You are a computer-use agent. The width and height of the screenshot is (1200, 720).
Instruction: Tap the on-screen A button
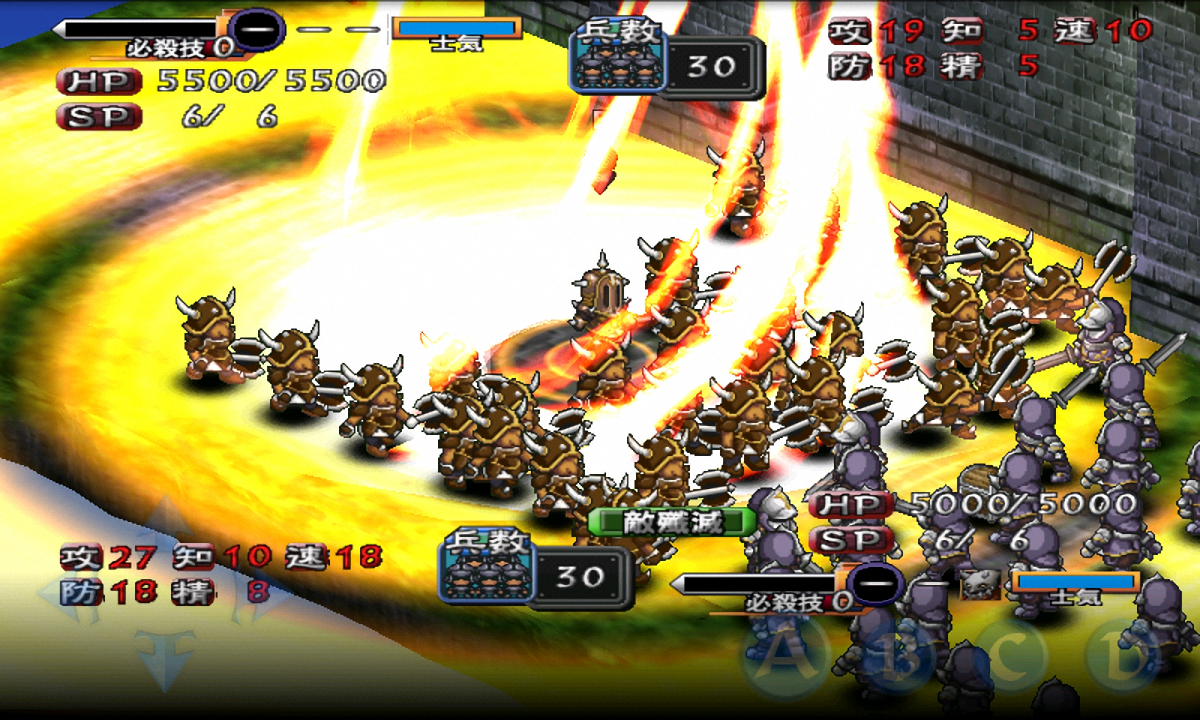tap(784, 656)
